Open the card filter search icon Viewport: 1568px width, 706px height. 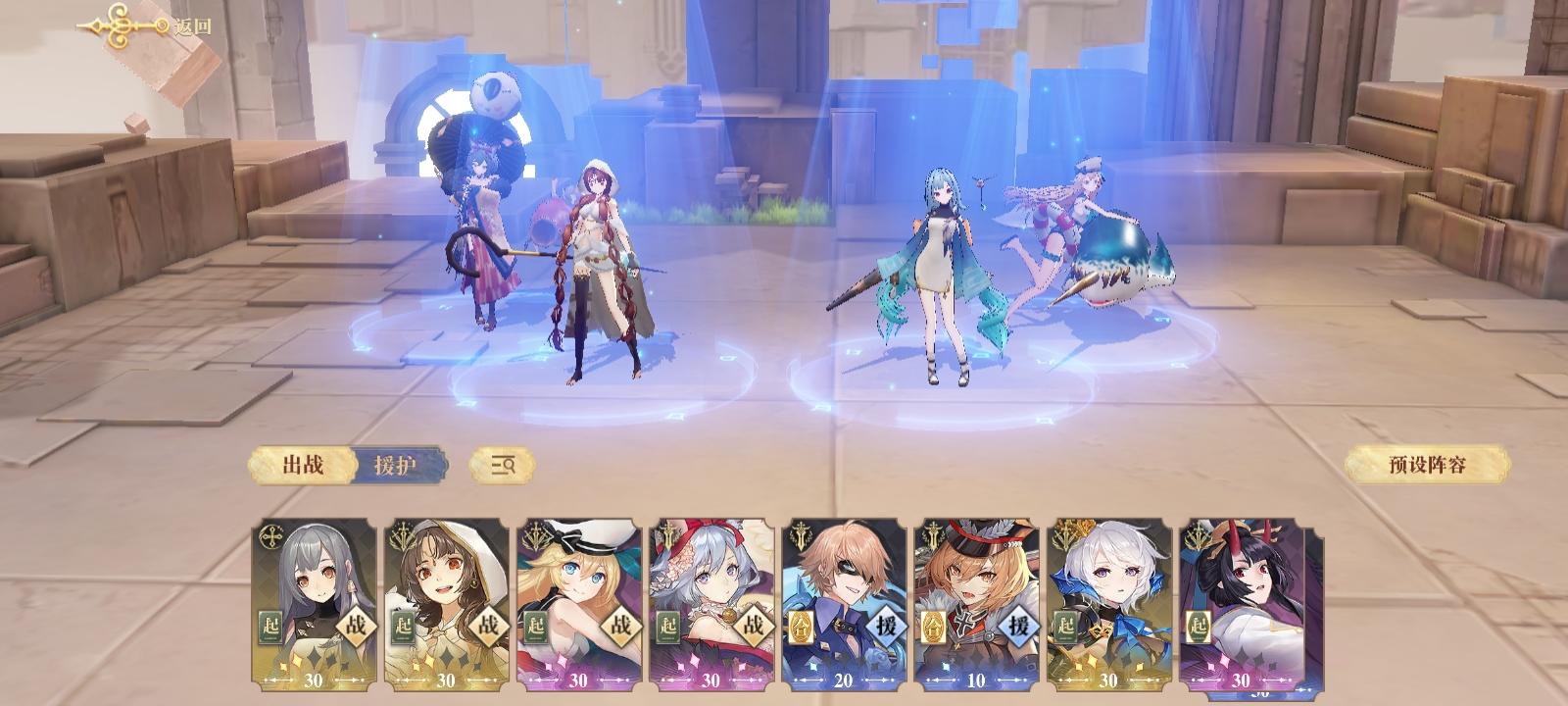502,466
